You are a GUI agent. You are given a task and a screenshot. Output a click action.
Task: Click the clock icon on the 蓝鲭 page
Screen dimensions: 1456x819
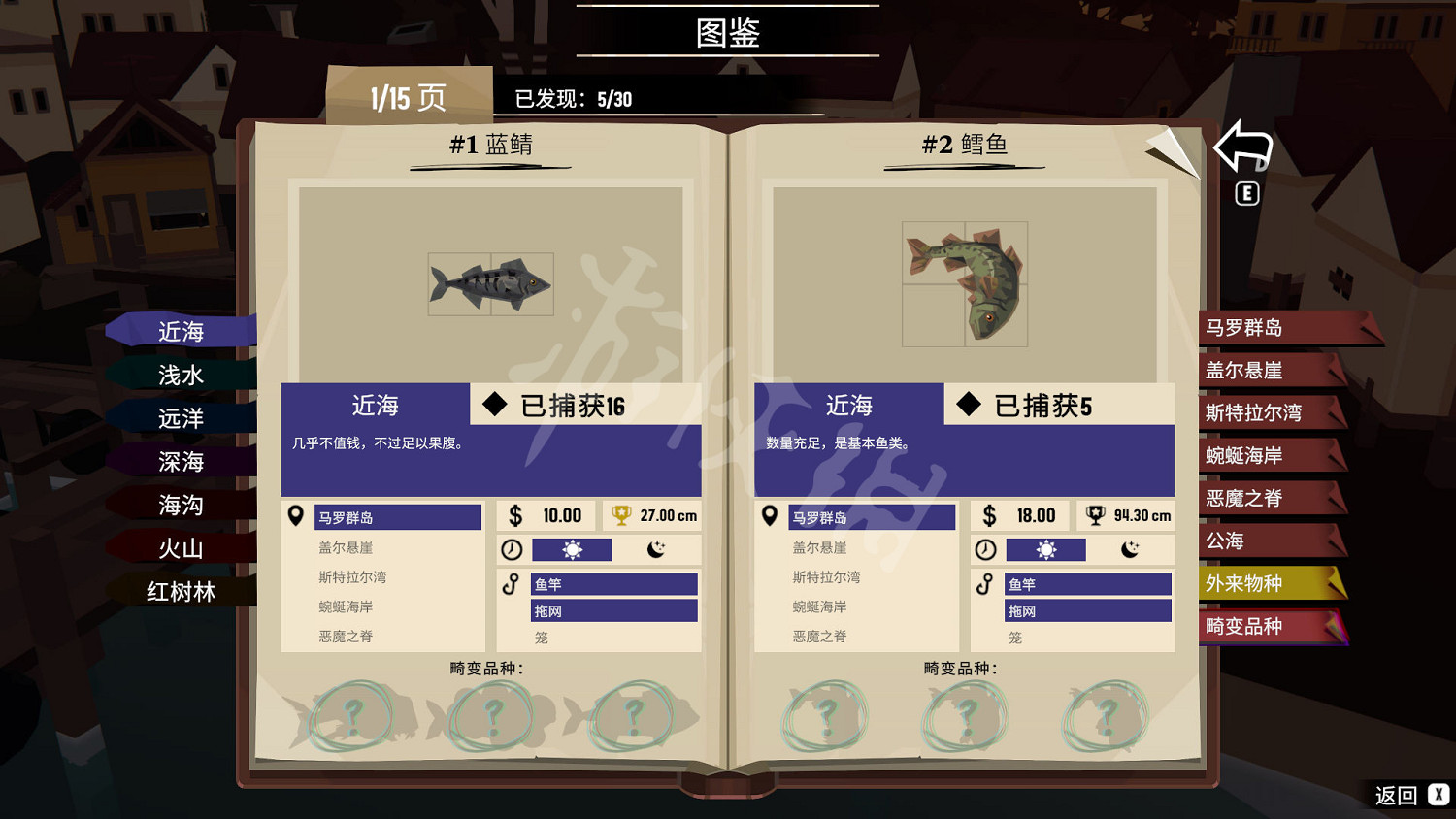512,549
